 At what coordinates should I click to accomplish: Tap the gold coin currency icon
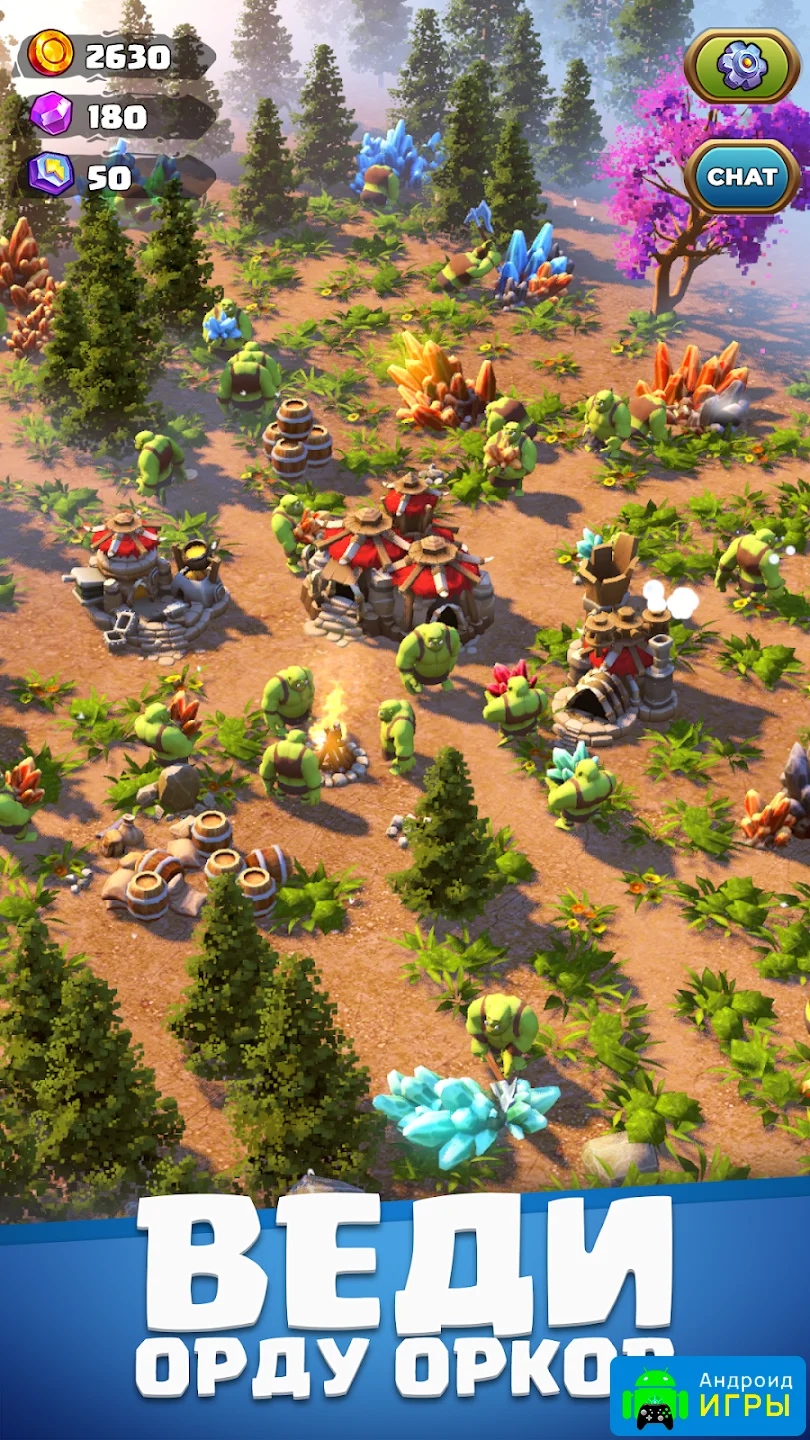coord(51,54)
